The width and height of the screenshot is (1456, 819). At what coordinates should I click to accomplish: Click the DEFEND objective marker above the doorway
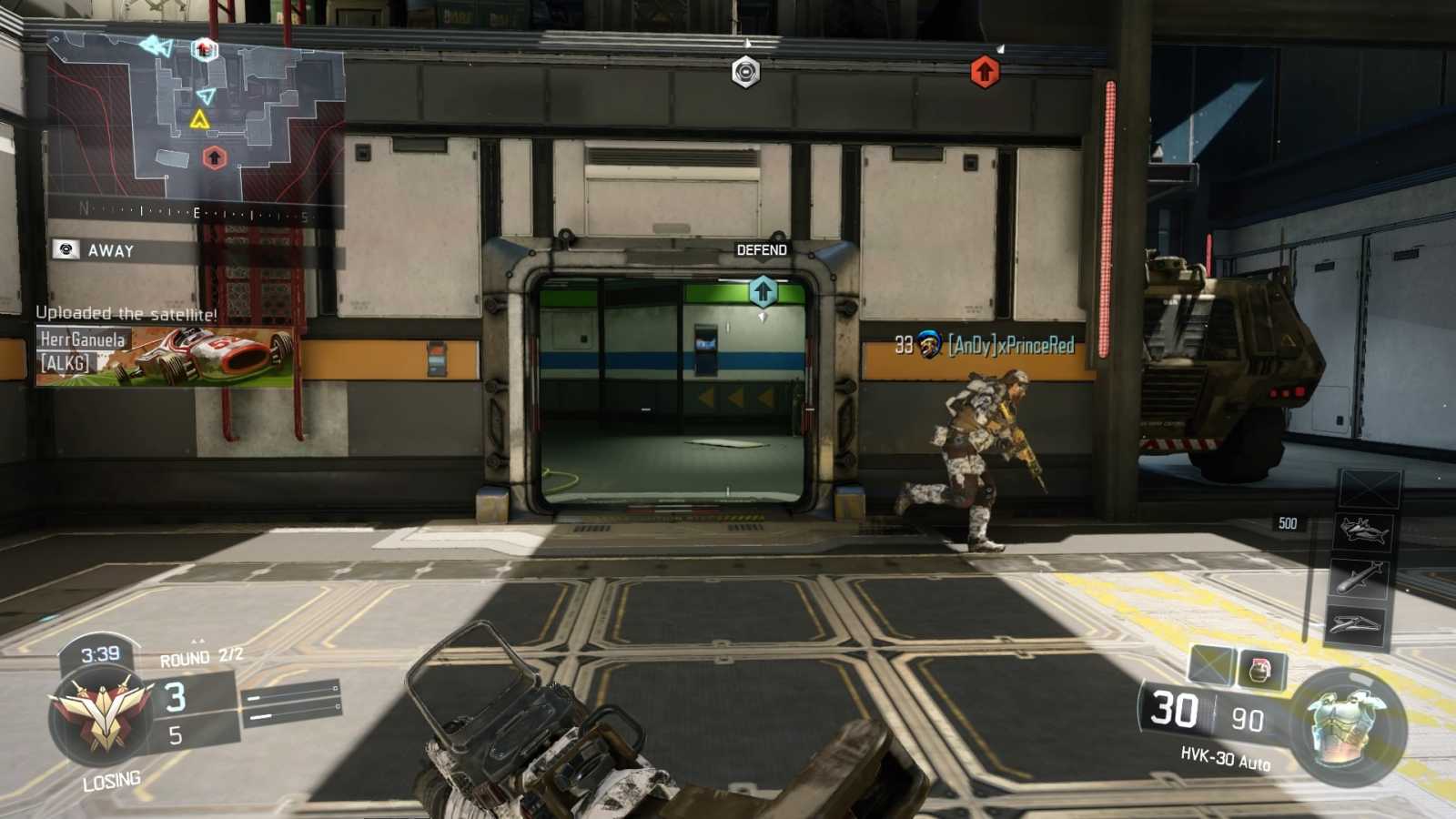pyautogui.click(x=761, y=249)
